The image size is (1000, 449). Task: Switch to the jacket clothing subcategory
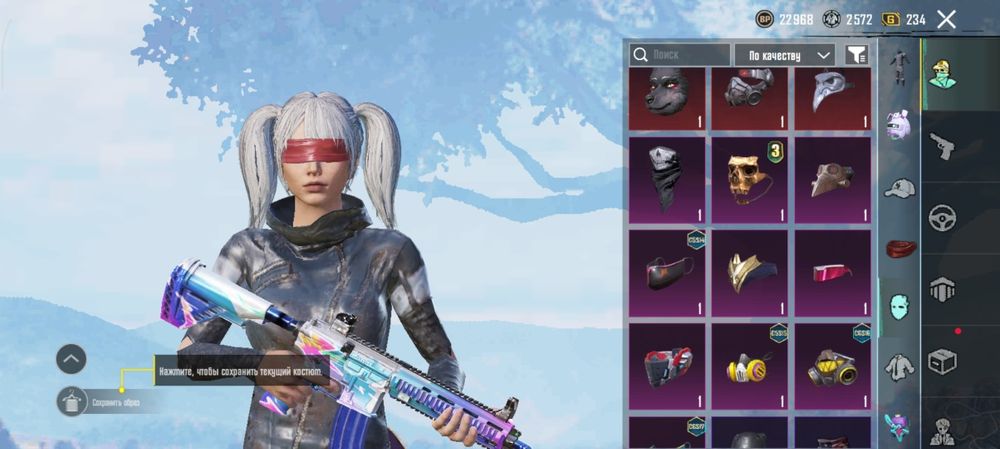pyautogui.click(x=899, y=367)
